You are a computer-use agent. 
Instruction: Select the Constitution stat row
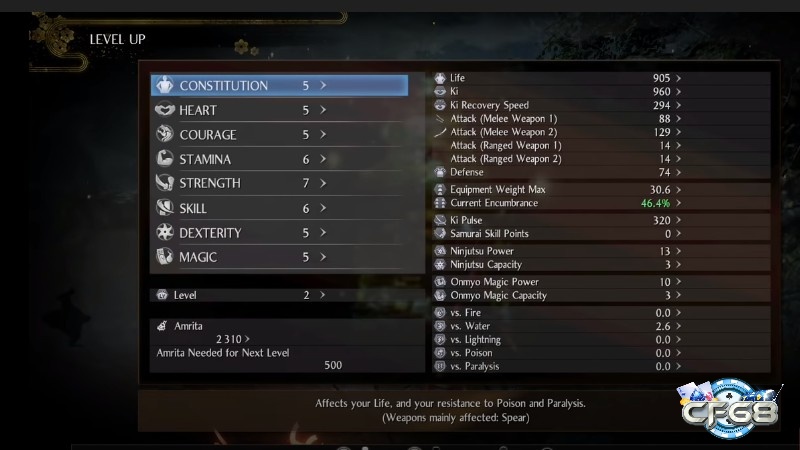tap(279, 86)
